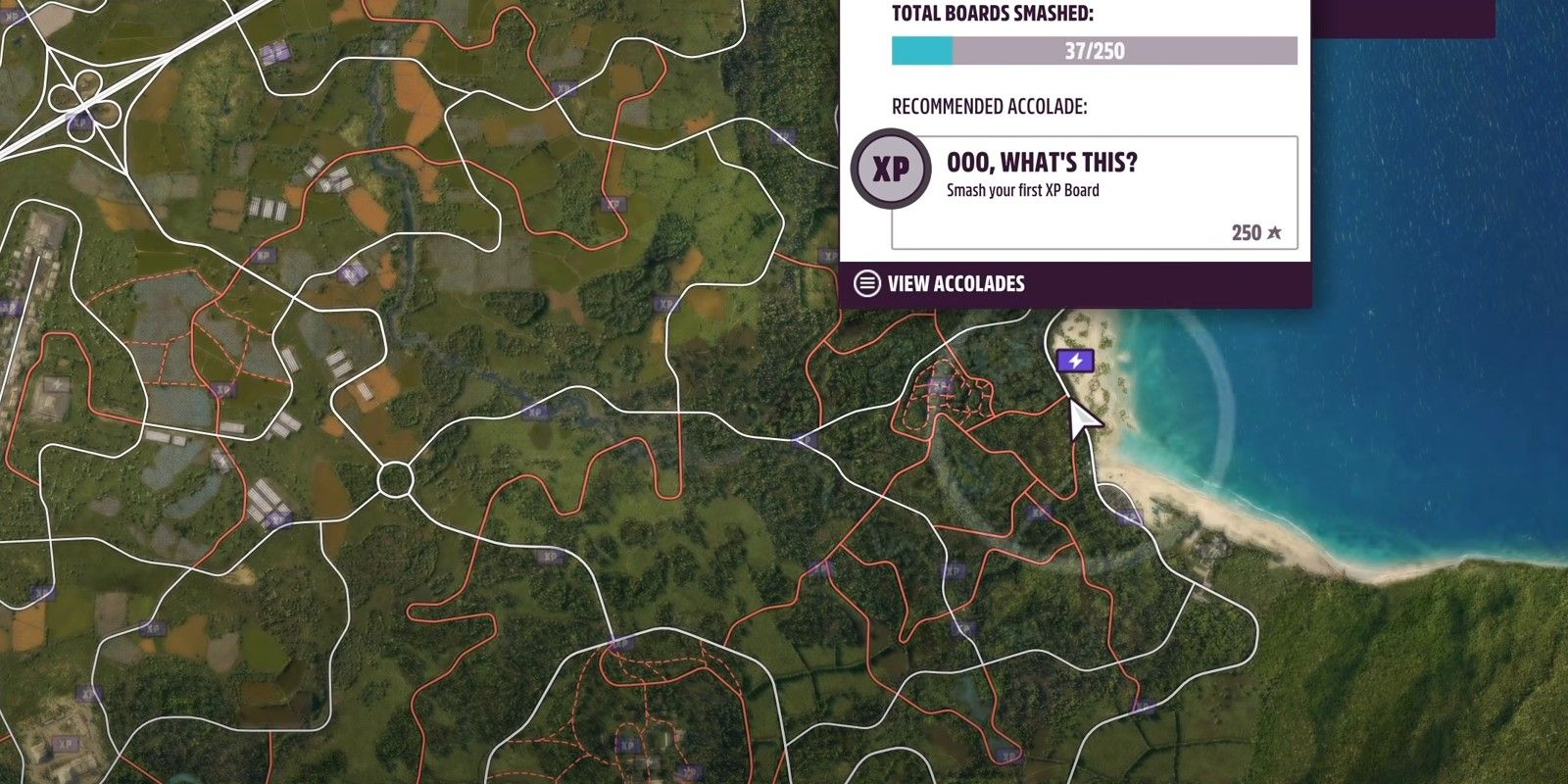
Task: Click the XP board marker nearest the roundabout
Action: (x=535, y=413)
